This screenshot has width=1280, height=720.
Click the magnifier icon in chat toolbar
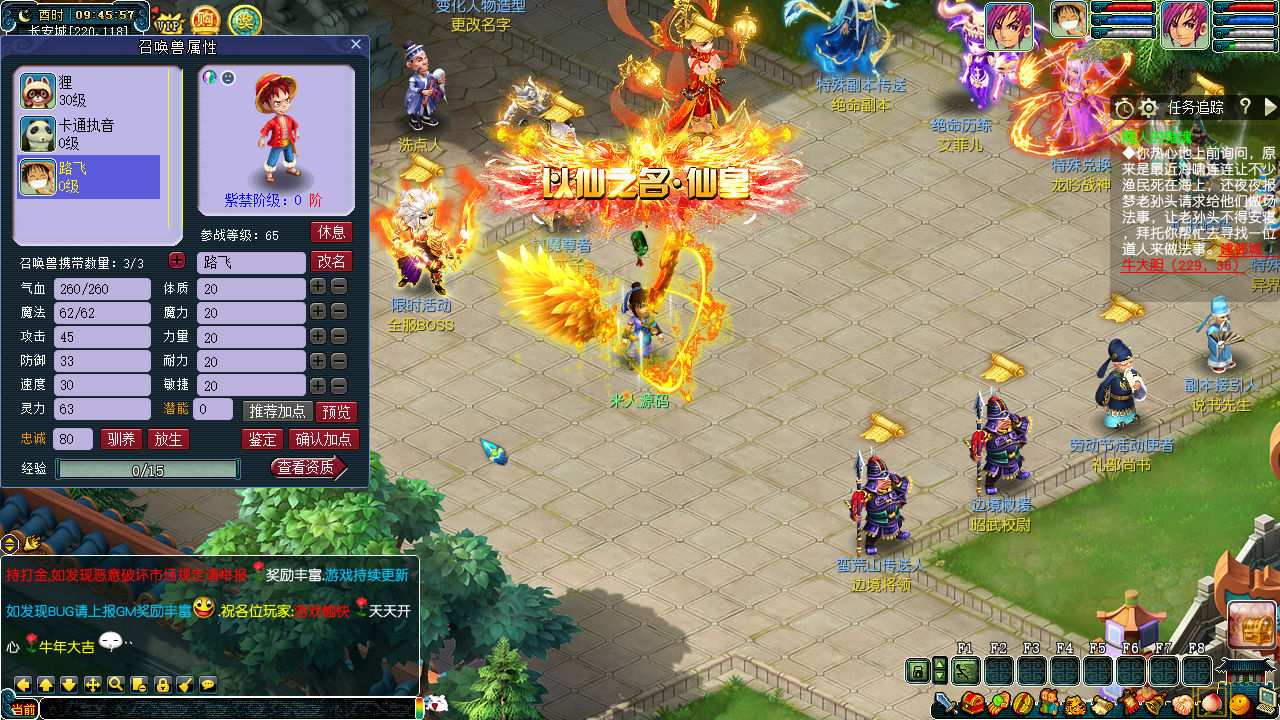(x=116, y=684)
